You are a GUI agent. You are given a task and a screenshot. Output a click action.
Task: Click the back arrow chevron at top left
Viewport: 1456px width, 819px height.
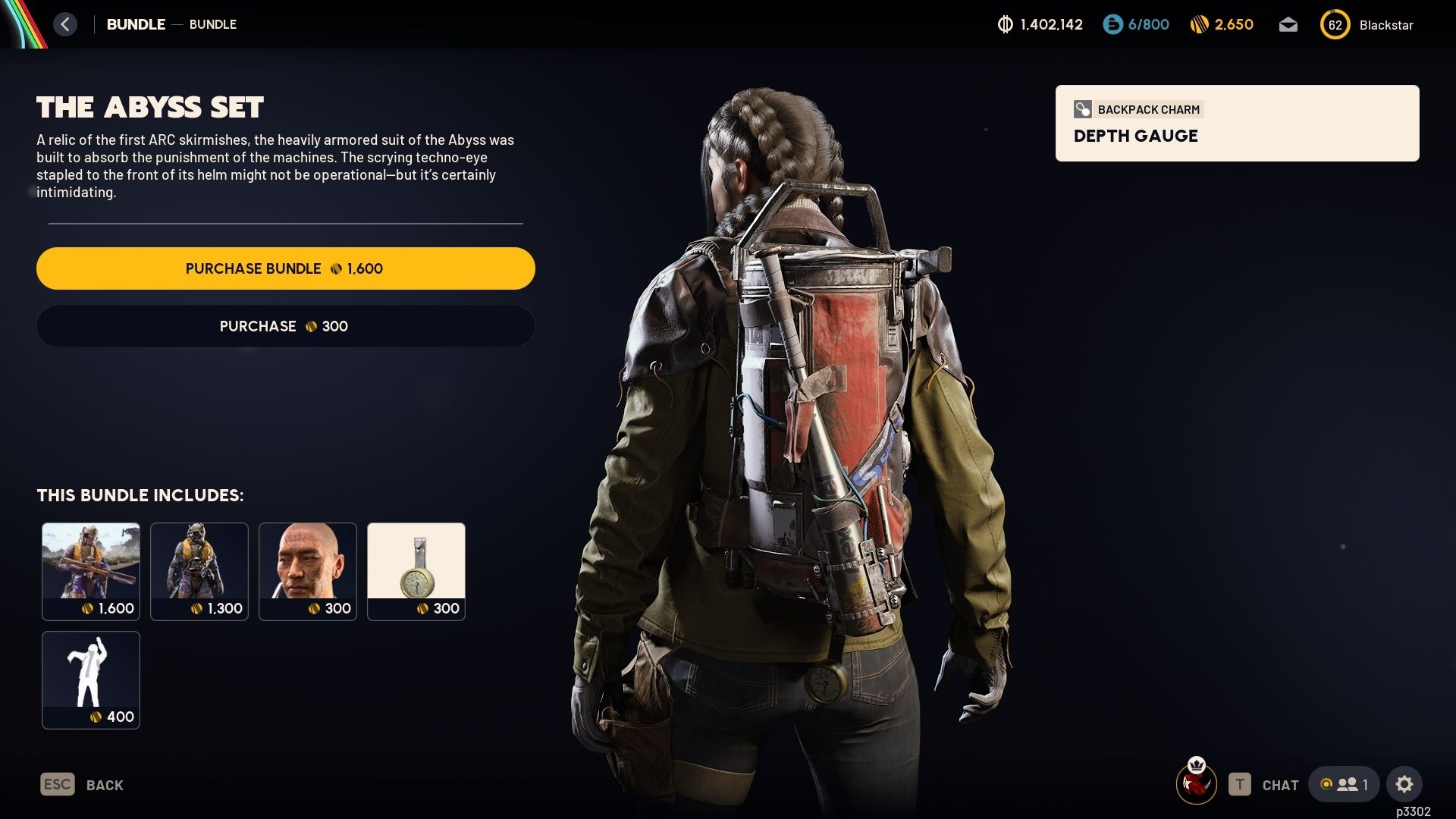pos(65,24)
